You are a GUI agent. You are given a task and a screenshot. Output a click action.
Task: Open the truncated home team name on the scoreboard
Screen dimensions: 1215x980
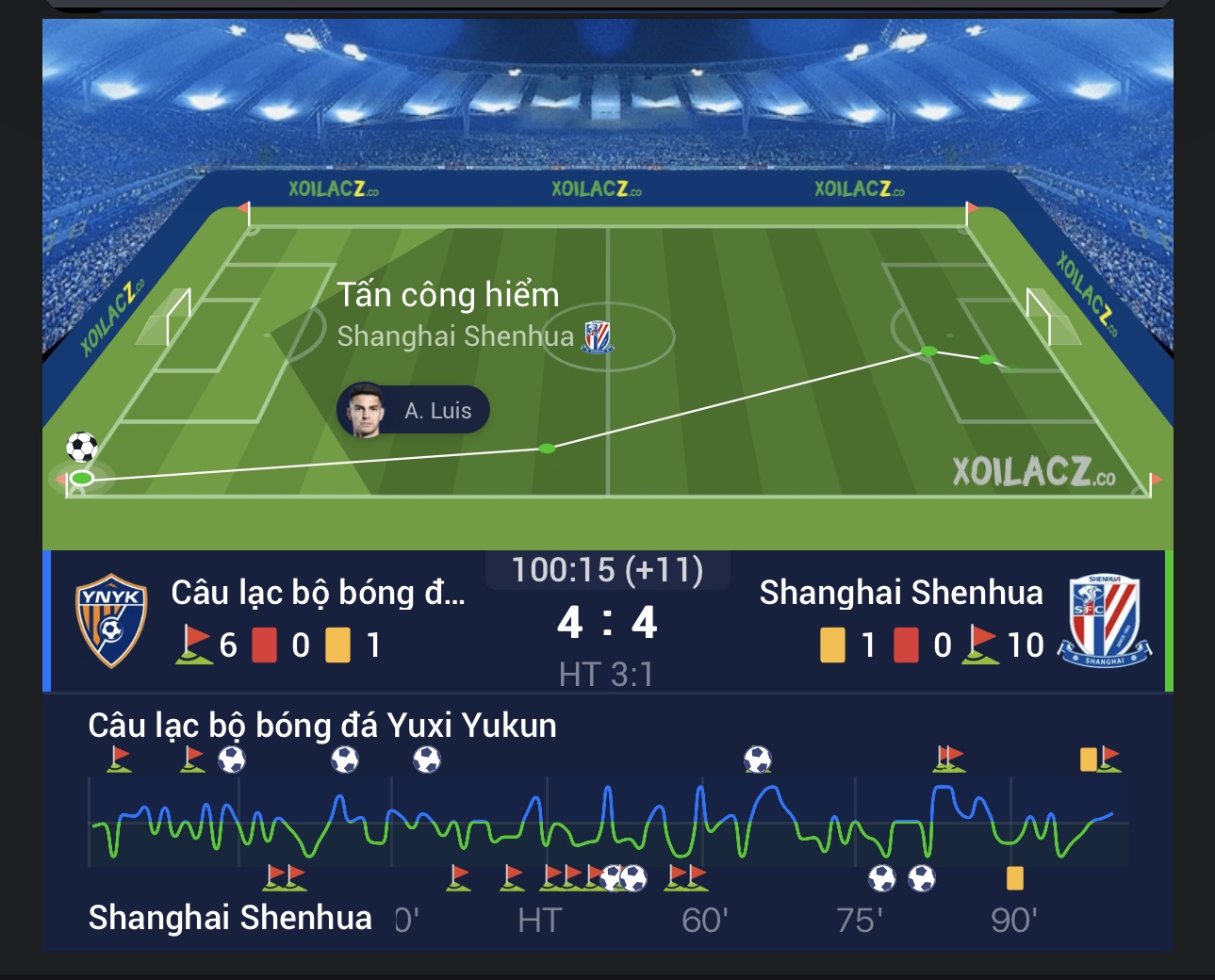[318, 593]
